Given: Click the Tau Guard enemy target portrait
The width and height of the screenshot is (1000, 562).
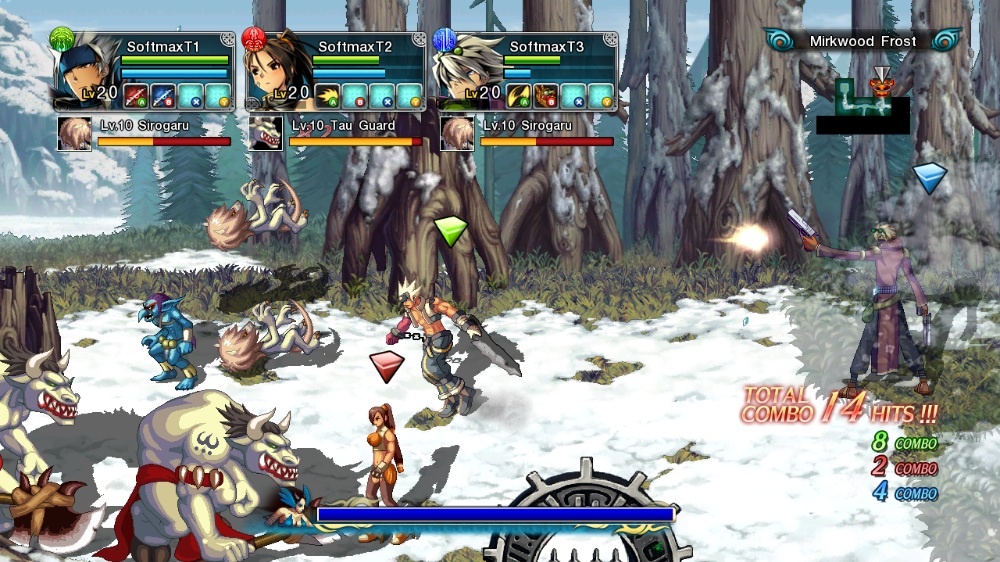Looking at the screenshot, I should (x=265, y=133).
